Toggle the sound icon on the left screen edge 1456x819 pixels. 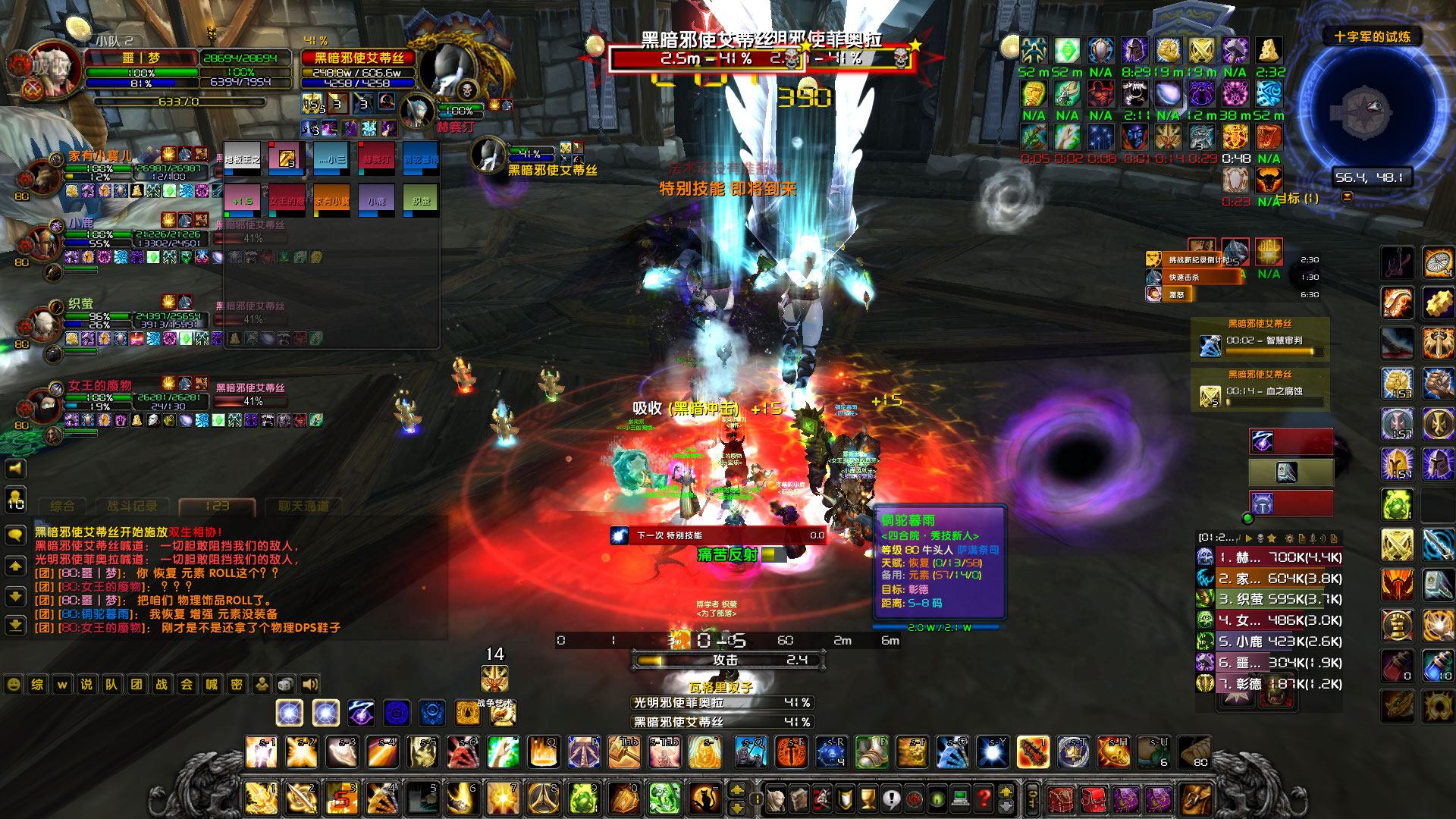(x=14, y=468)
